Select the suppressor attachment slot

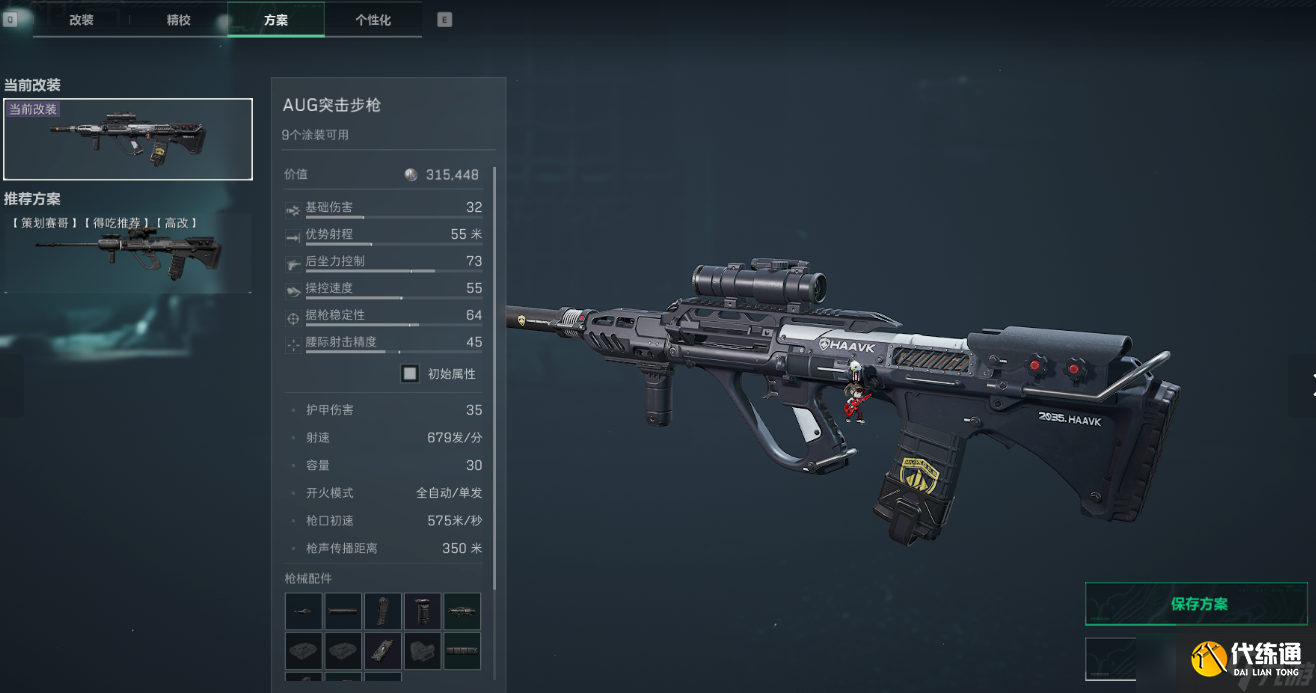343,611
